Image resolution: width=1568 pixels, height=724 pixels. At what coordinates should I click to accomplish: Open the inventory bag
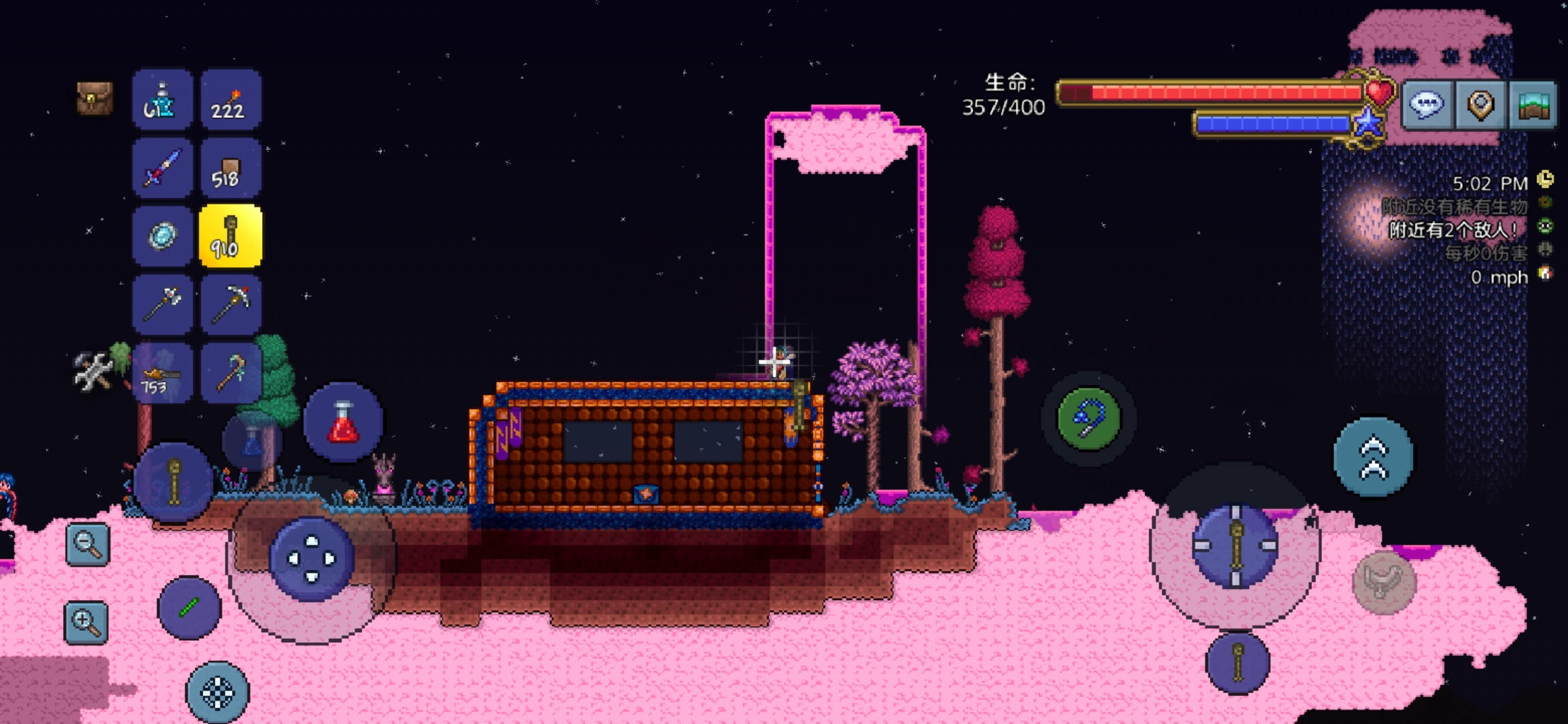[94, 99]
